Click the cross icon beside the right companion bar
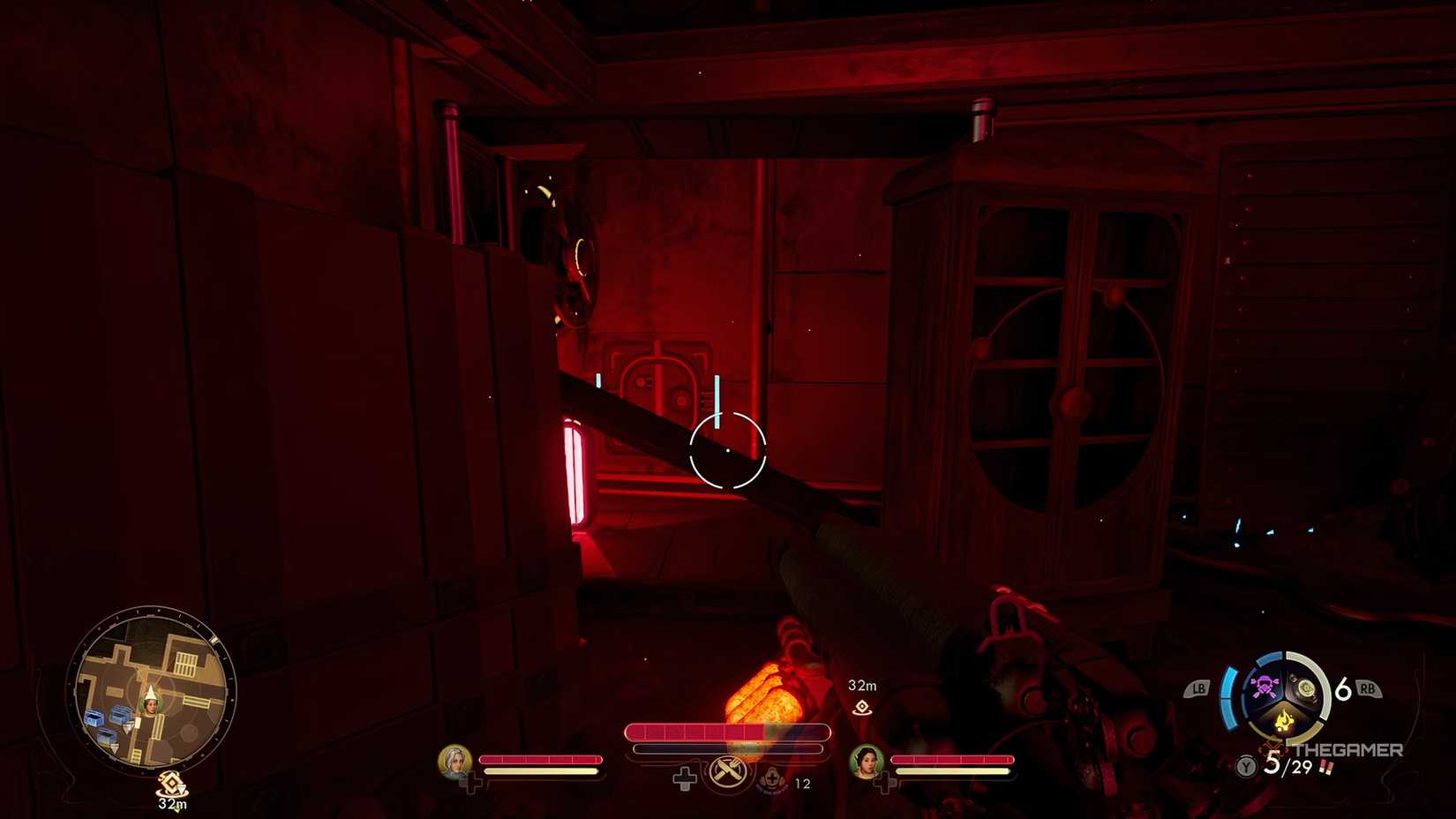This screenshot has width=1456, height=819. 883,783
